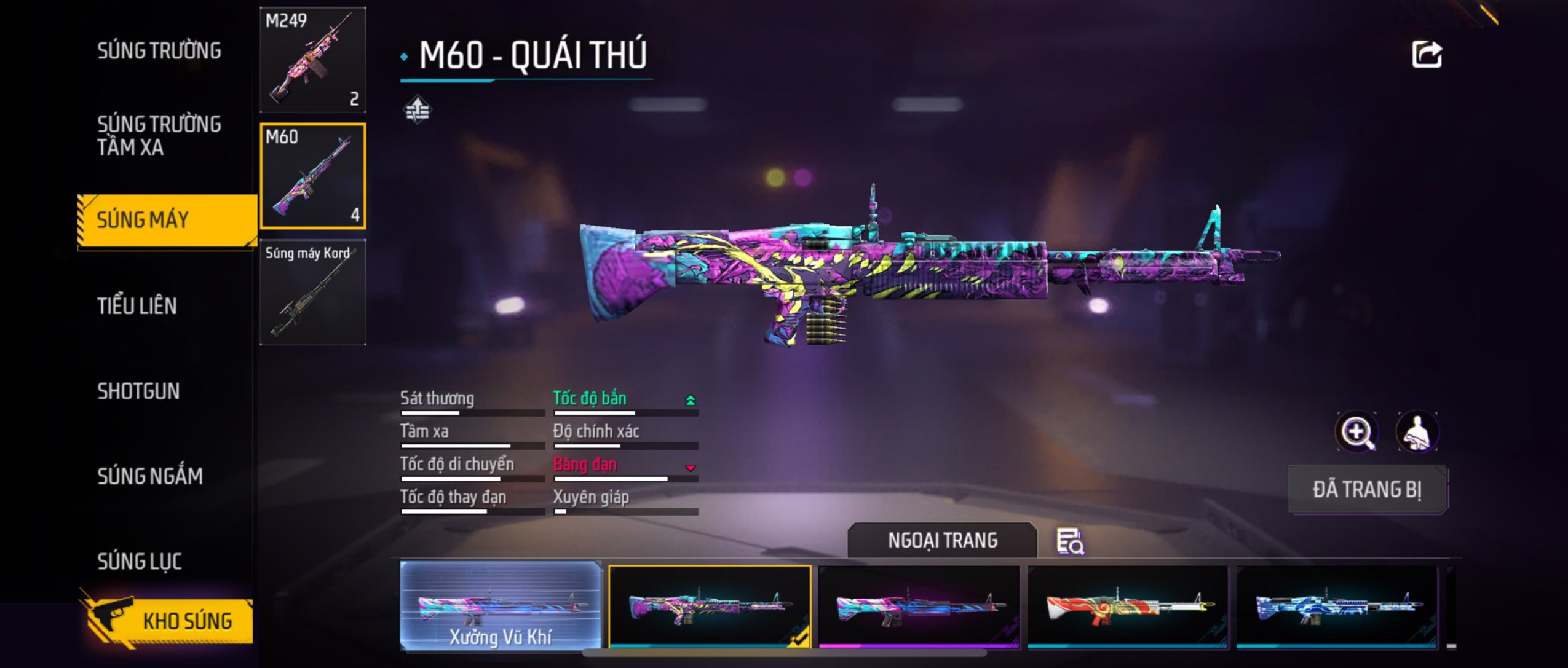Click the Đã Trang Bị button
Image resolution: width=1568 pixels, height=668 pixels.
pyautogui.click(x=1368, y=489)
